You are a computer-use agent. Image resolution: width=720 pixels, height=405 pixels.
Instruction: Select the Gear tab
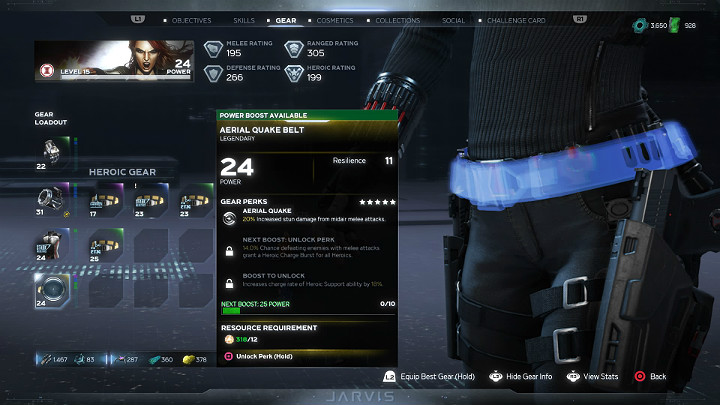click(285, 20)
